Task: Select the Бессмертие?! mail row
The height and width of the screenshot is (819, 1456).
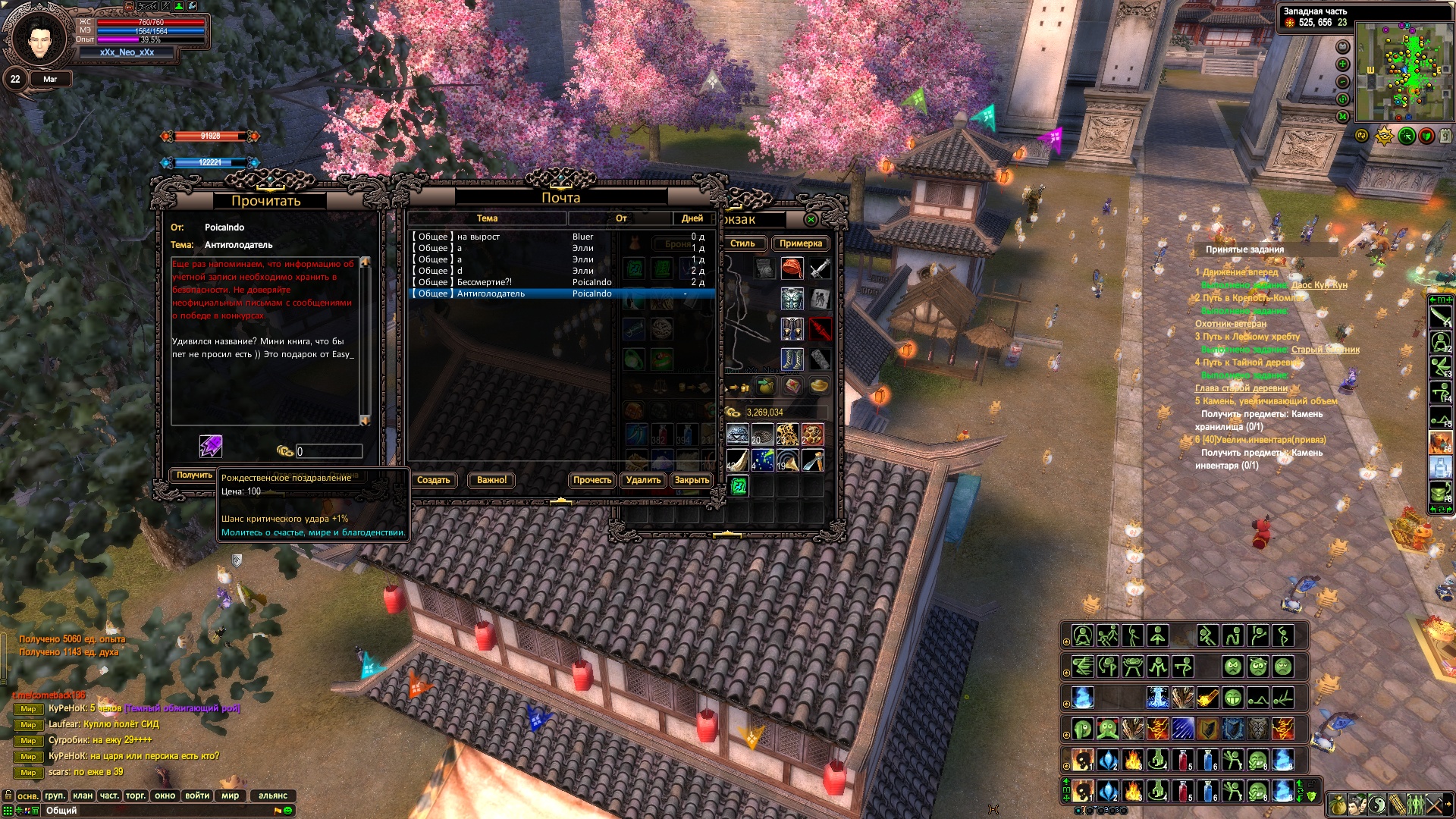Action: click(x=484, y=282)
